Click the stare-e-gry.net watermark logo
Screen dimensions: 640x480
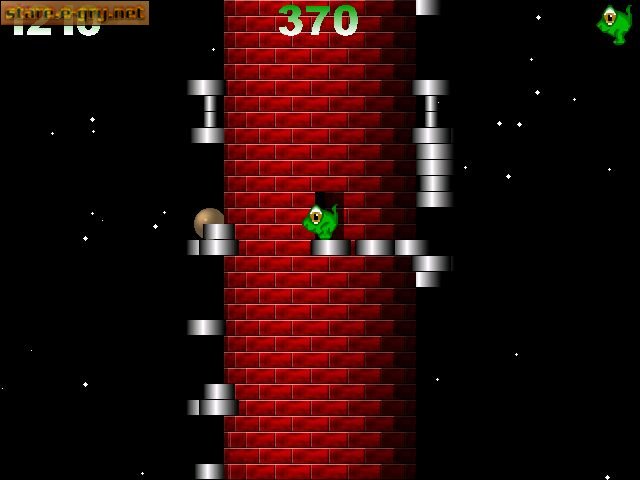tap(74, 13)
